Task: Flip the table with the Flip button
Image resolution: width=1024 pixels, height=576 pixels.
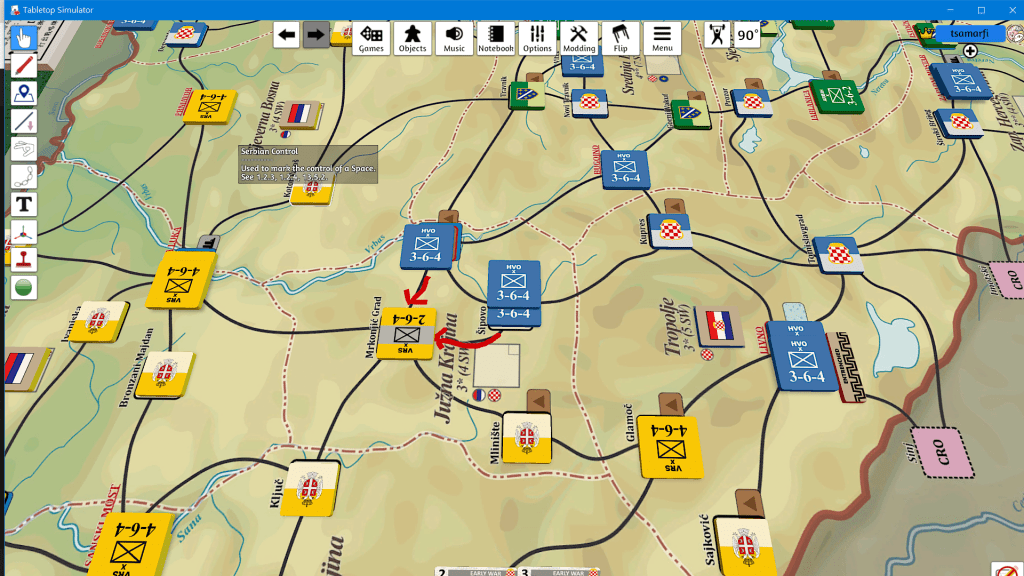Action: click(x=620, y=38)
